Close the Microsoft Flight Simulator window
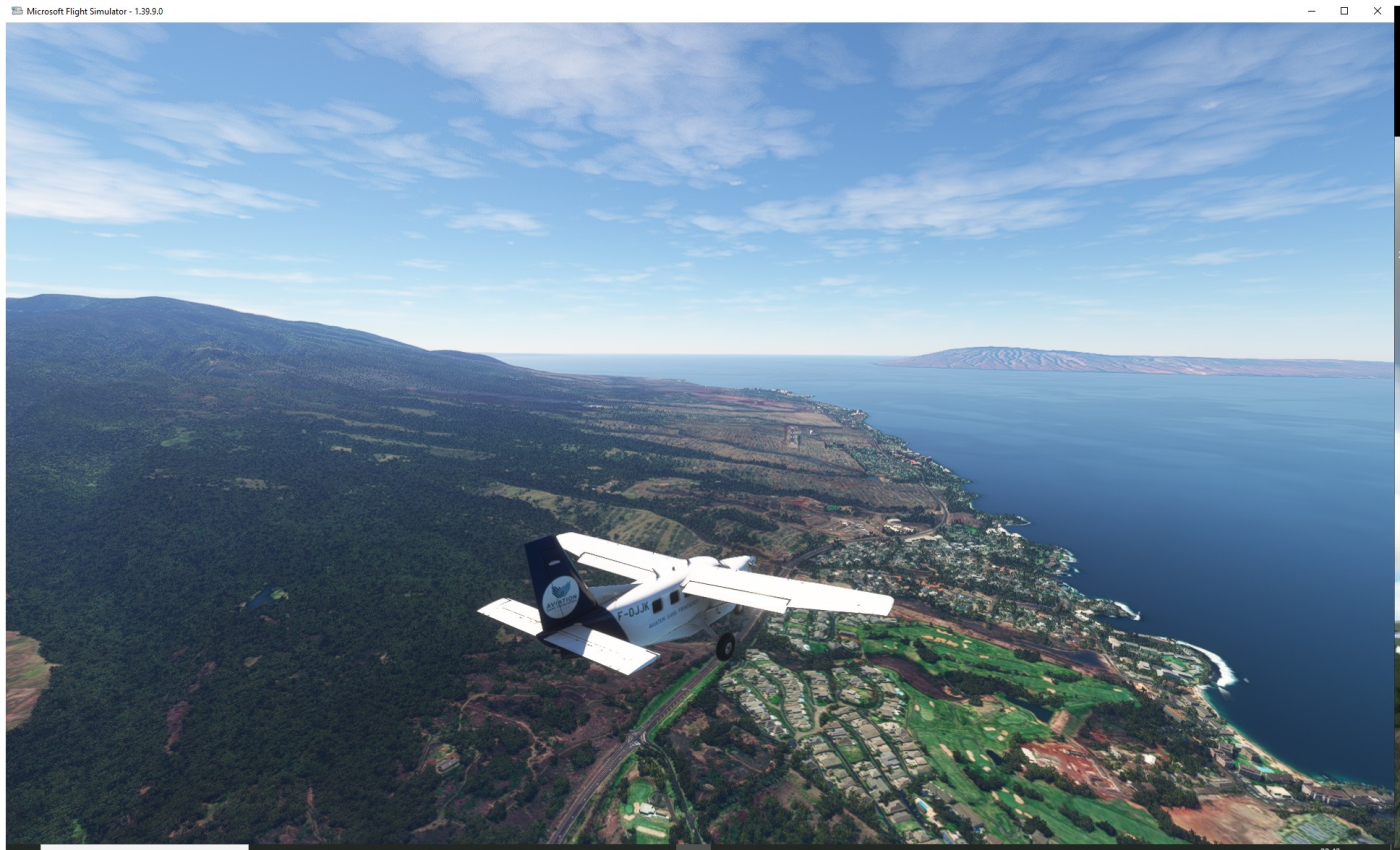The height and width of the screenshot is (850, 1400). coord(1377,11)
